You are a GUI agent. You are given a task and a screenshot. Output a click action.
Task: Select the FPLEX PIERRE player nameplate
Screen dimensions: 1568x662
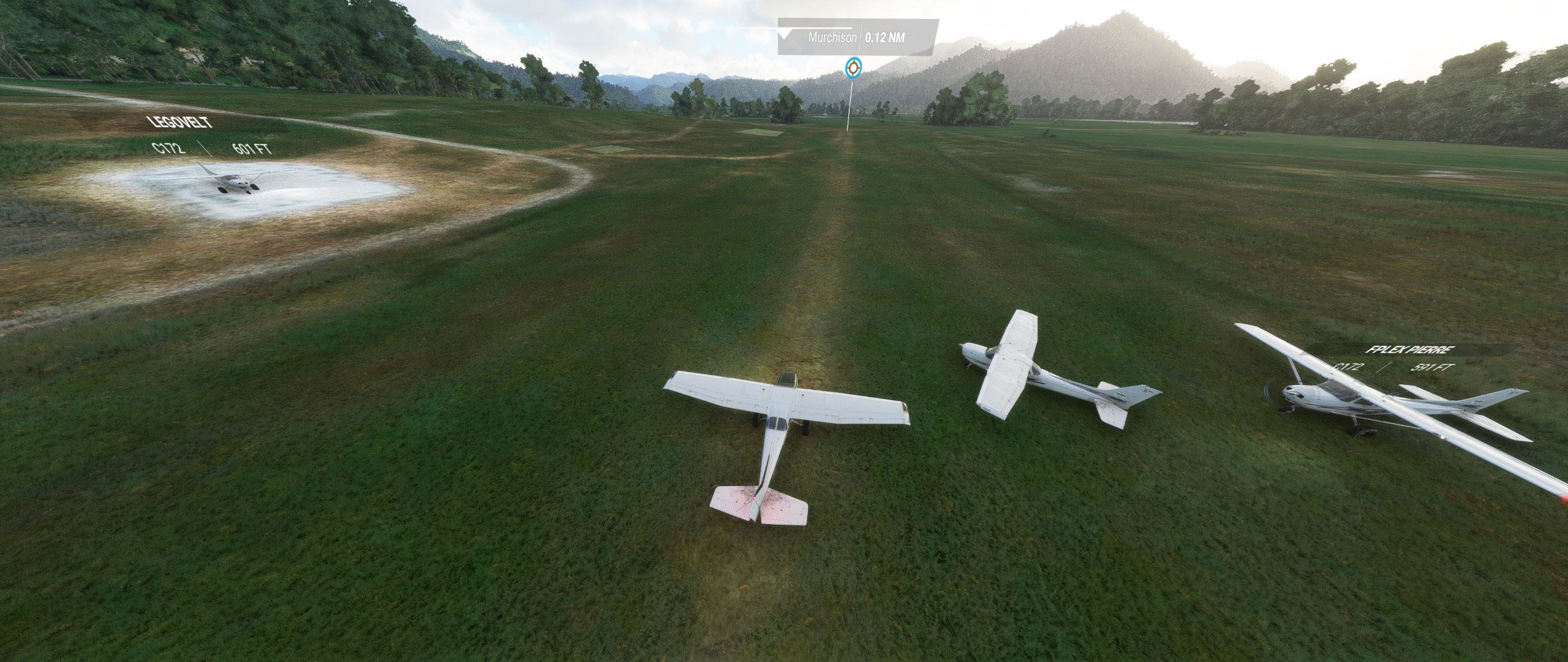pyautogui.click(x=1409, y=350)
